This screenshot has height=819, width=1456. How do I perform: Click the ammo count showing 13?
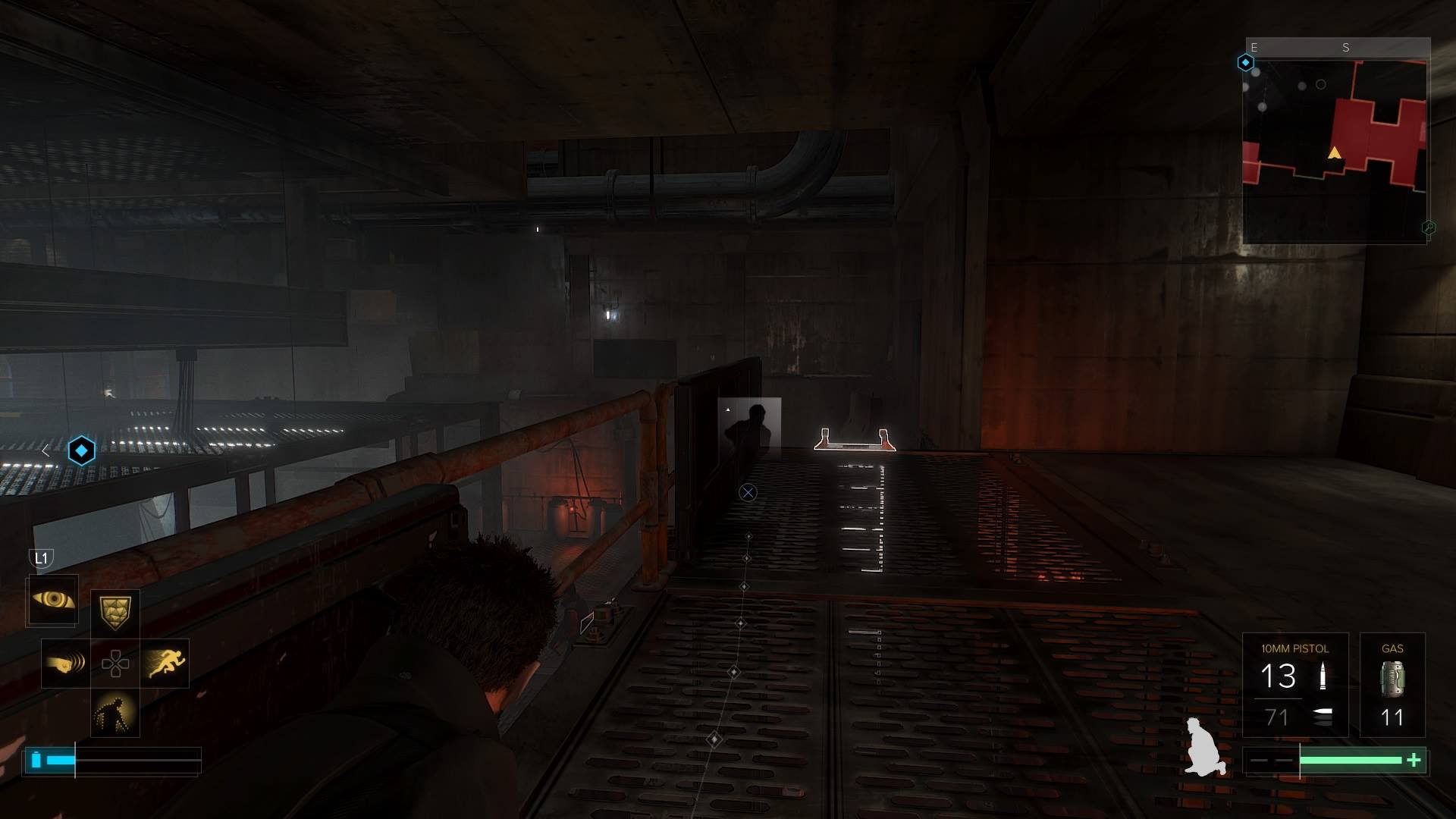click(x=1279, y=676)
